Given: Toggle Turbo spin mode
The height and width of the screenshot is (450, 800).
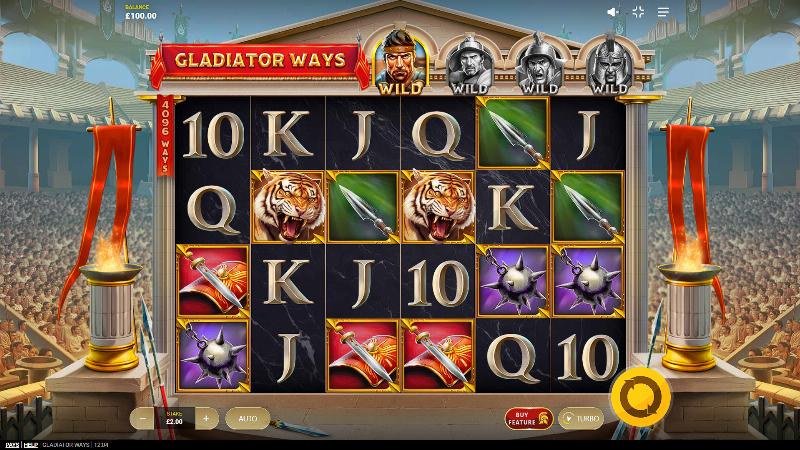Looking at the screenshot, I should [581, 418].
